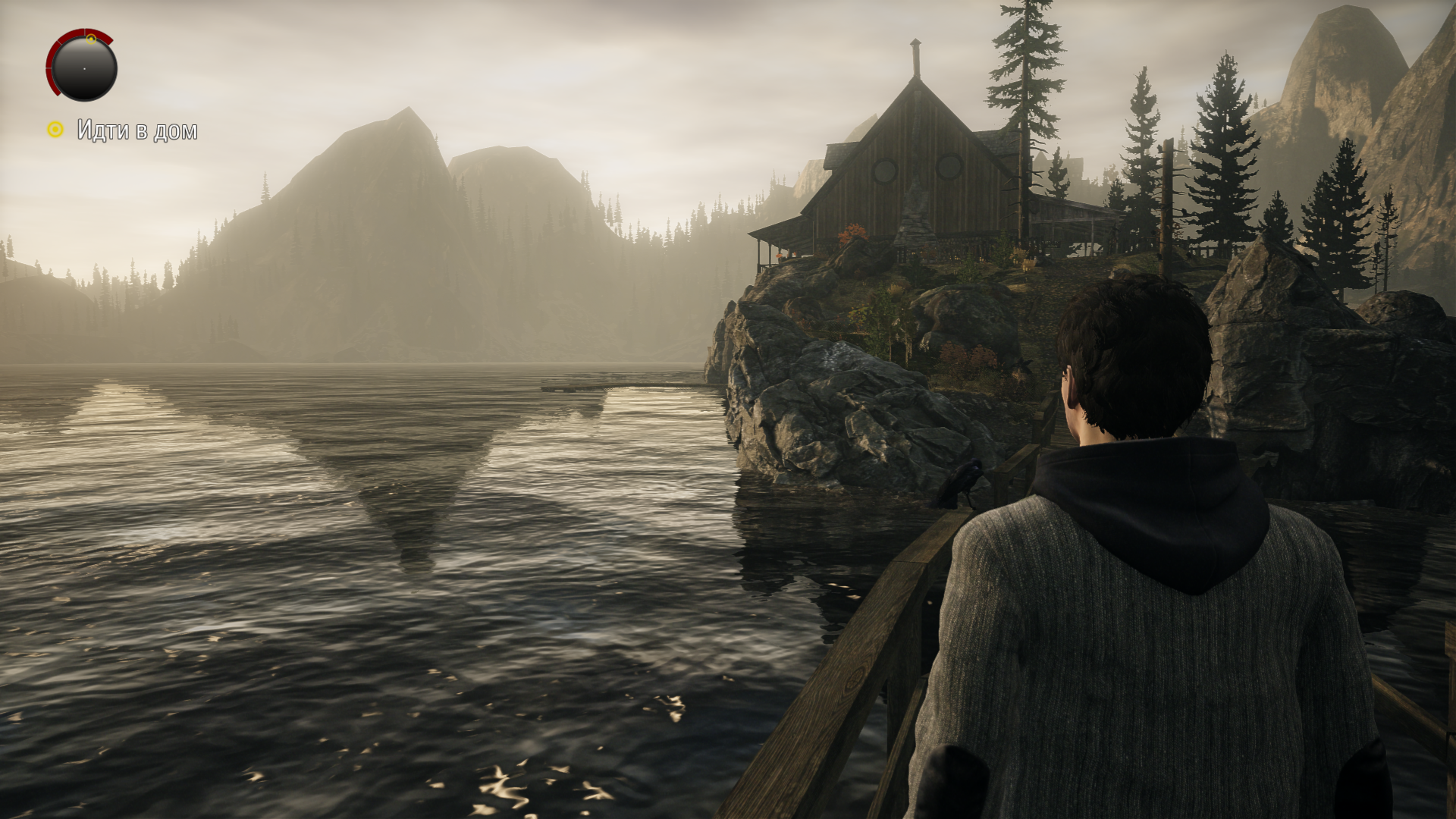This screenshot has width=1456, height=819.
Task: Click the round compass radar
Action: coord(83,67)
